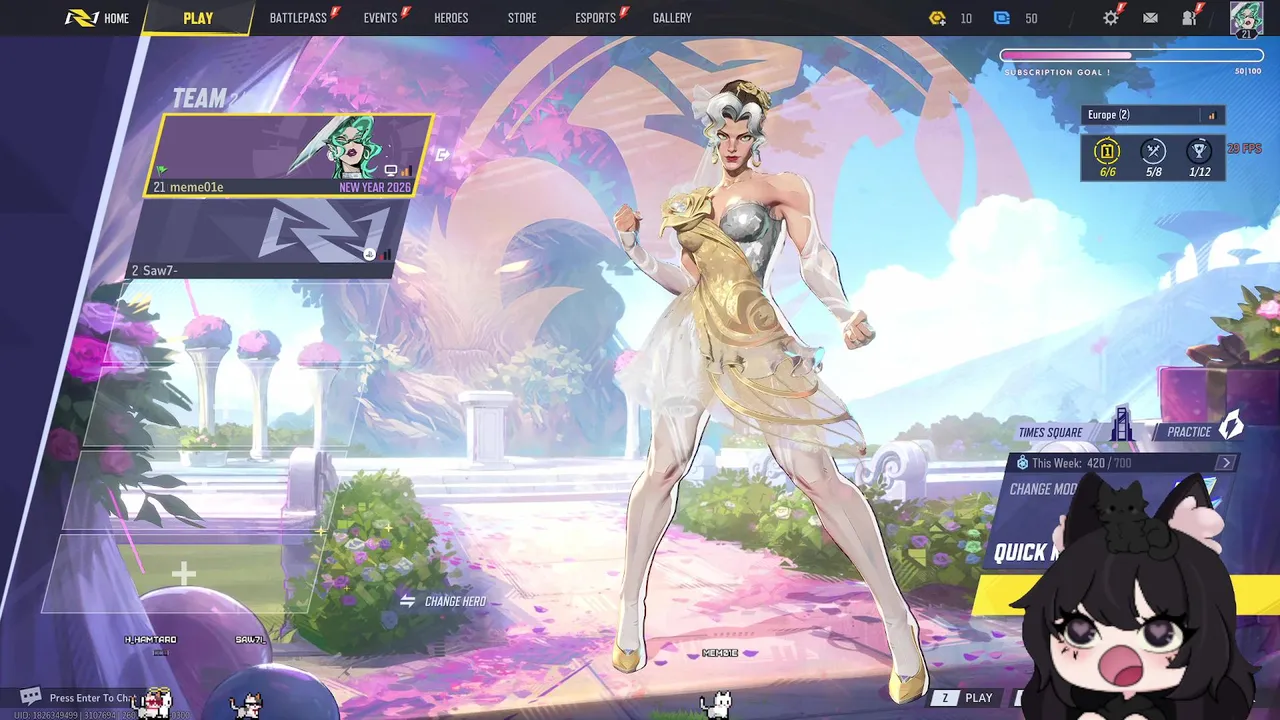The height and width of the screenshot is (720, 1280).
Task: Open settings via the gear icon
Action: 1111,18
